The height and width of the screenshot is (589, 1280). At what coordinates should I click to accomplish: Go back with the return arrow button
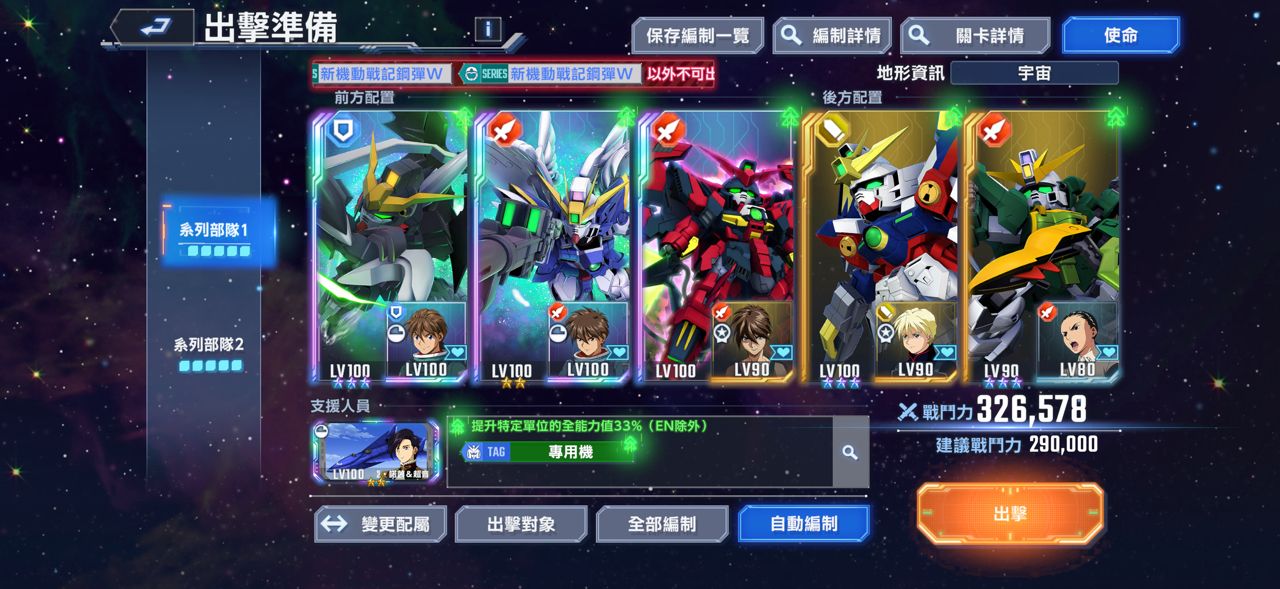(152, 28)
